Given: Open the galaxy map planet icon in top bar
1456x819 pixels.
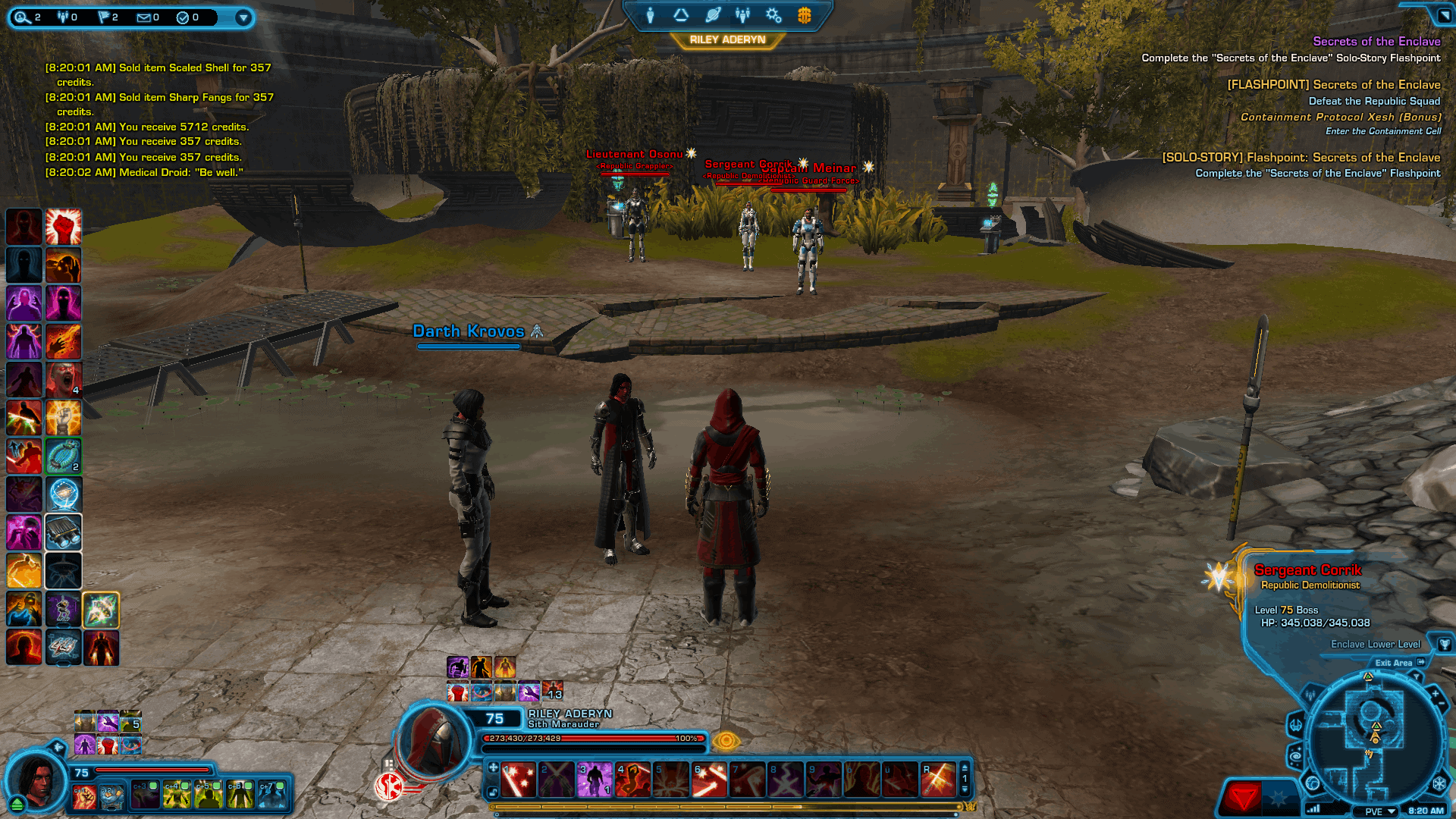Looking at the screenshot, I should click(x=711, y=15).
